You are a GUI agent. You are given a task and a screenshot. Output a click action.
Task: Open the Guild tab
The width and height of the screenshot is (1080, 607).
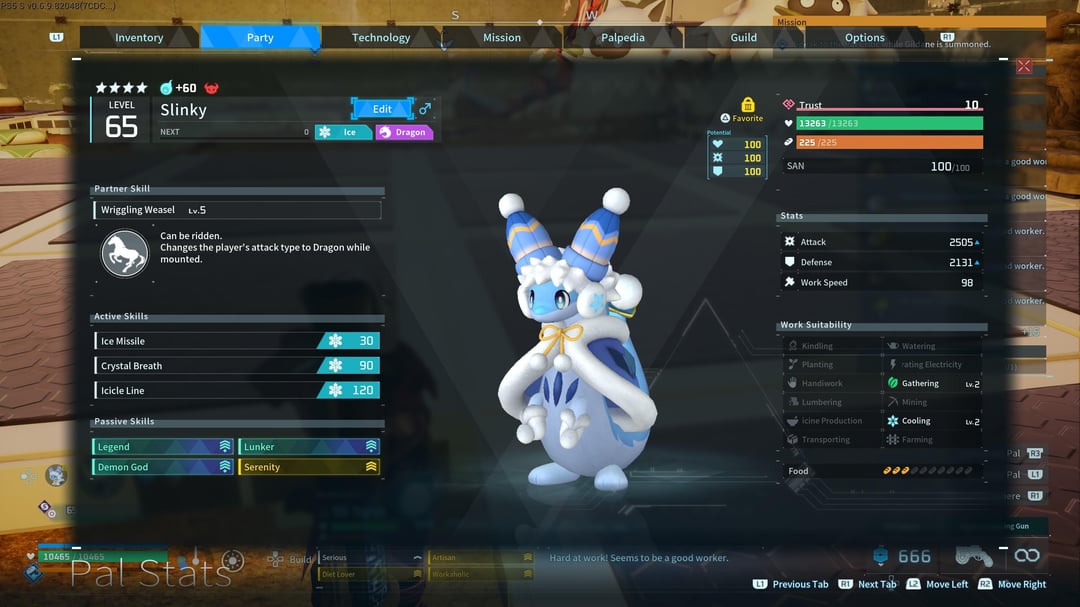pos(744,38)
